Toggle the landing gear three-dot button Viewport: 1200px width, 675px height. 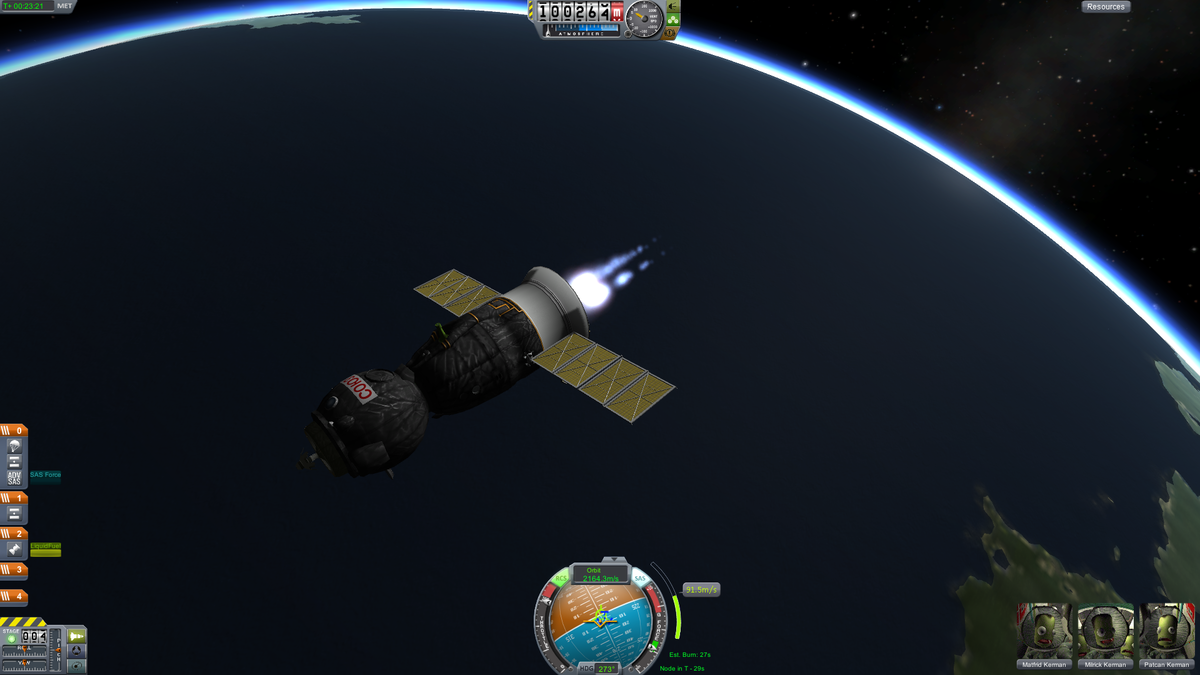click(x=673, y=20)
